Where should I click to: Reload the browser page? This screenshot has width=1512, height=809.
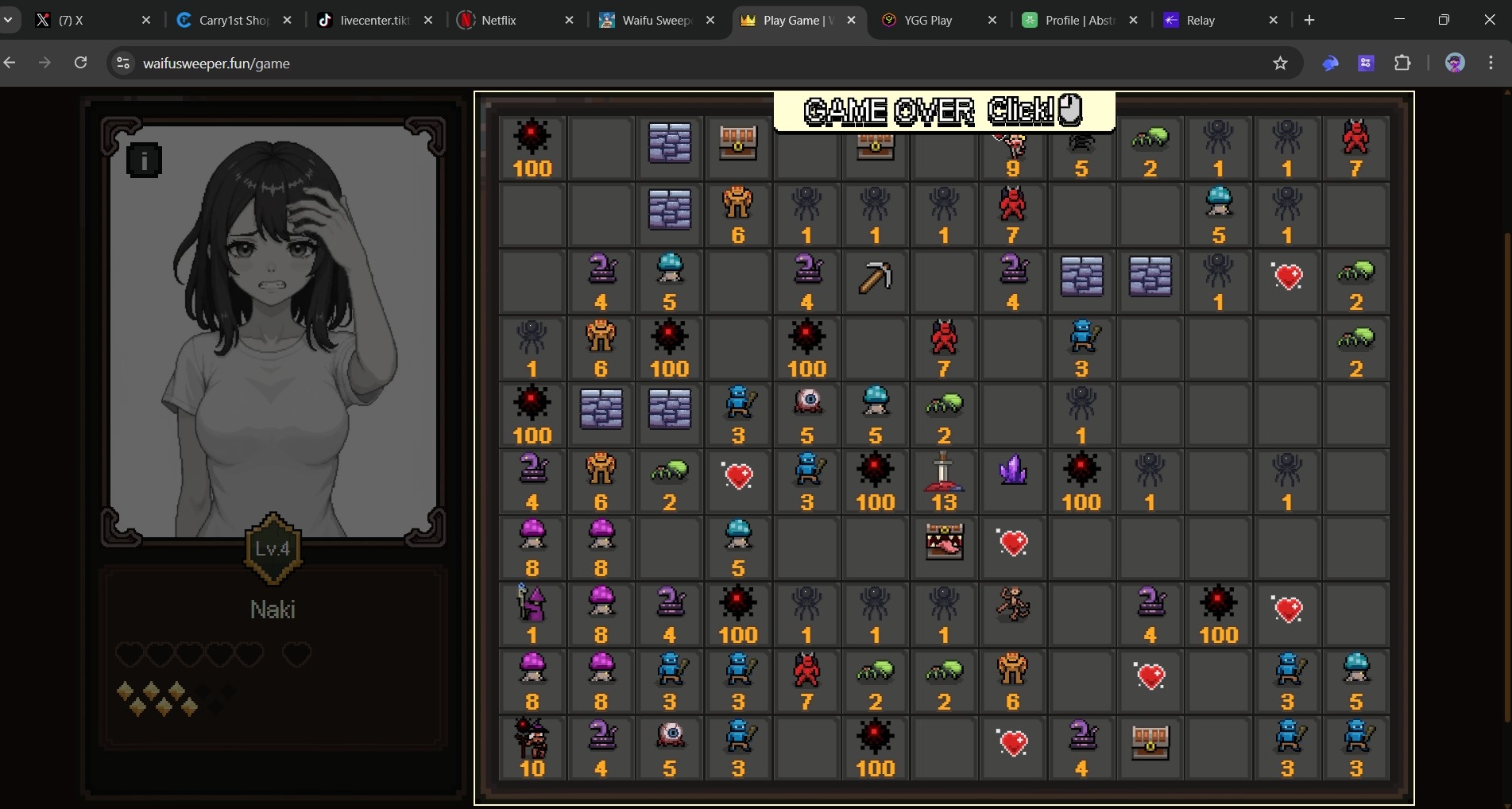(80, 63)
